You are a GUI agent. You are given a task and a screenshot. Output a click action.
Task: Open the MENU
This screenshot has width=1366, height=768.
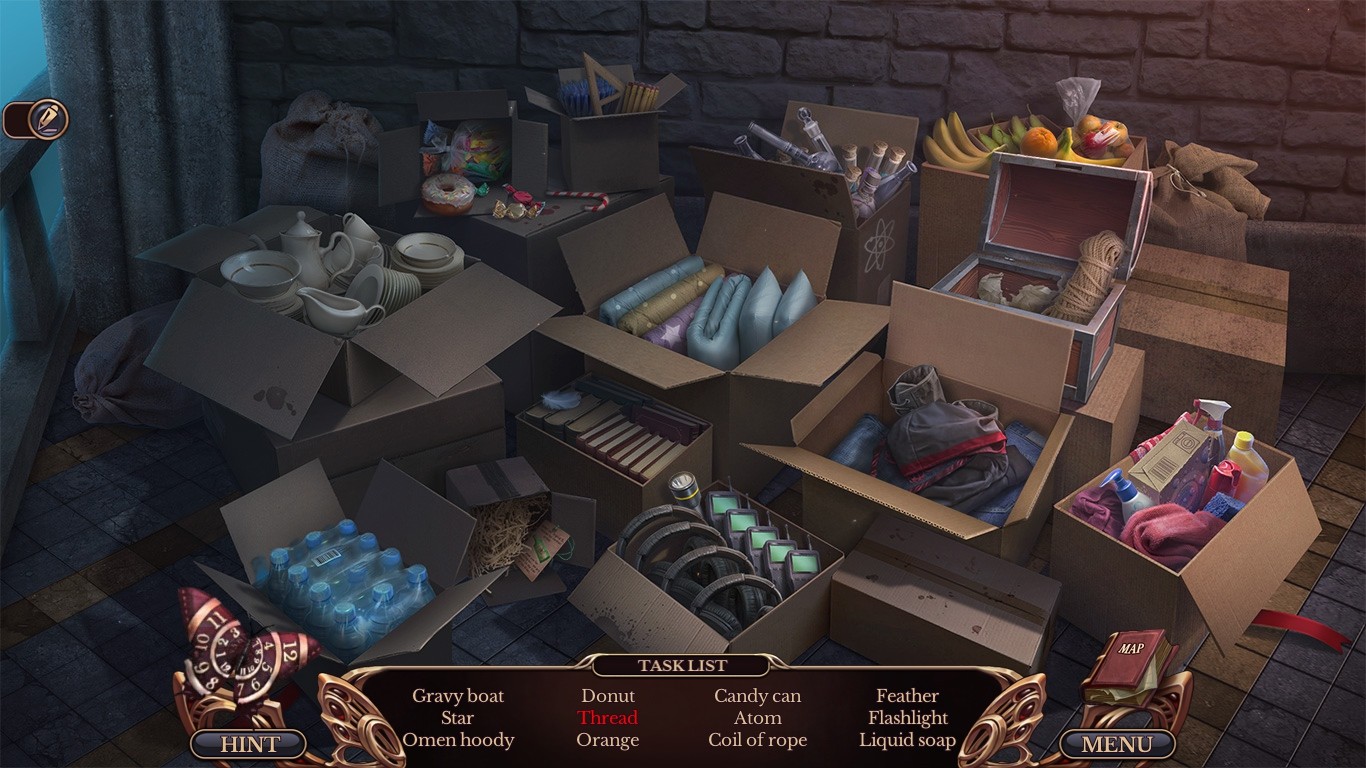(1118, 744)
